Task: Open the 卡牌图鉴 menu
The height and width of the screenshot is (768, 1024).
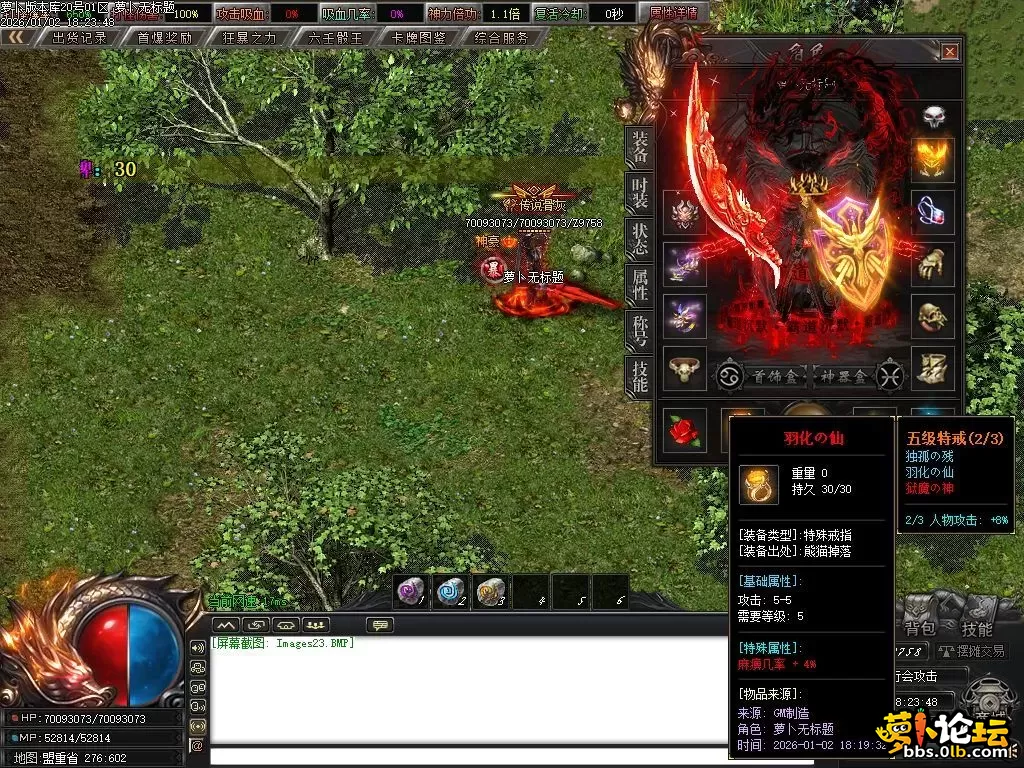Action: [419, 38]
